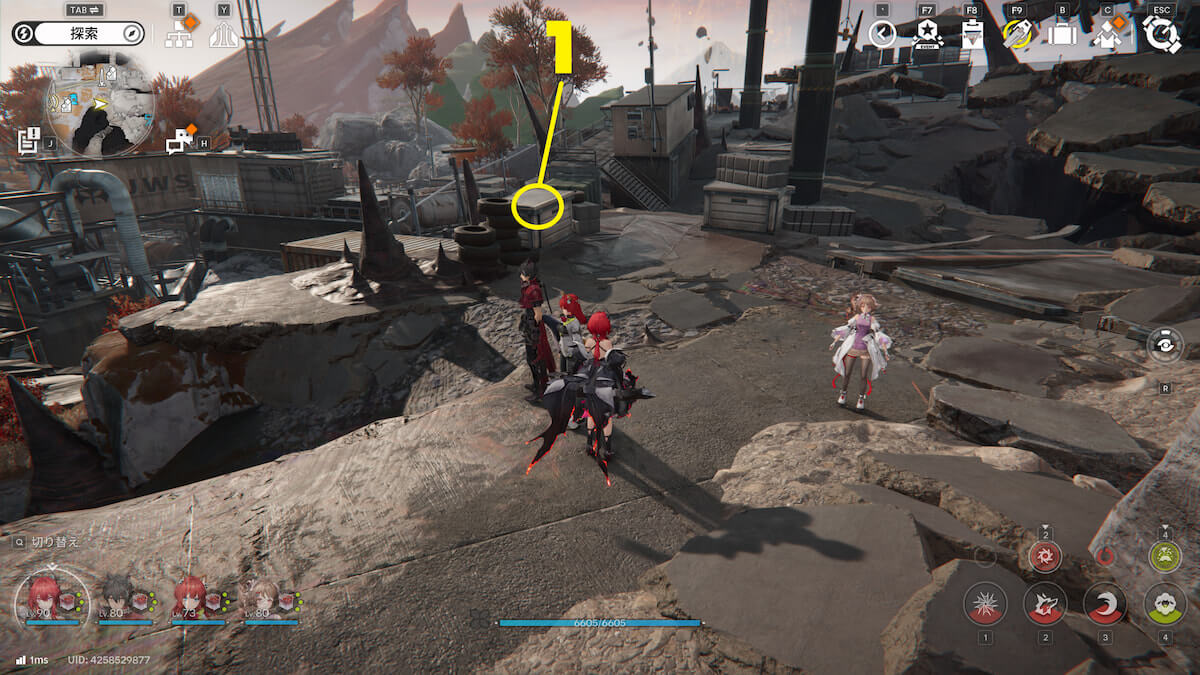Switch to the level 90 red-haired operator
The height and width of the screenshot is (675, 1200).
[x=42, y=598]
